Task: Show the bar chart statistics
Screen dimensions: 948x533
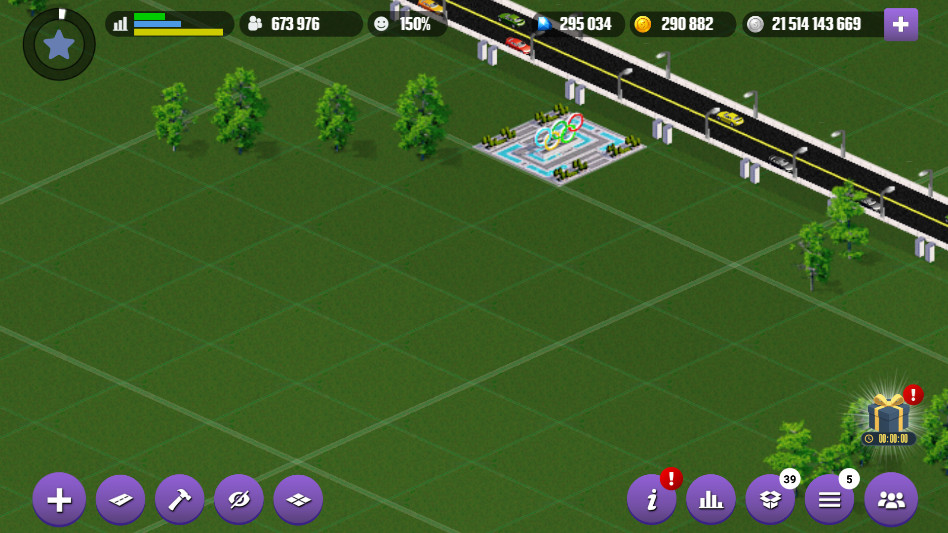Action: coord(711,498)
